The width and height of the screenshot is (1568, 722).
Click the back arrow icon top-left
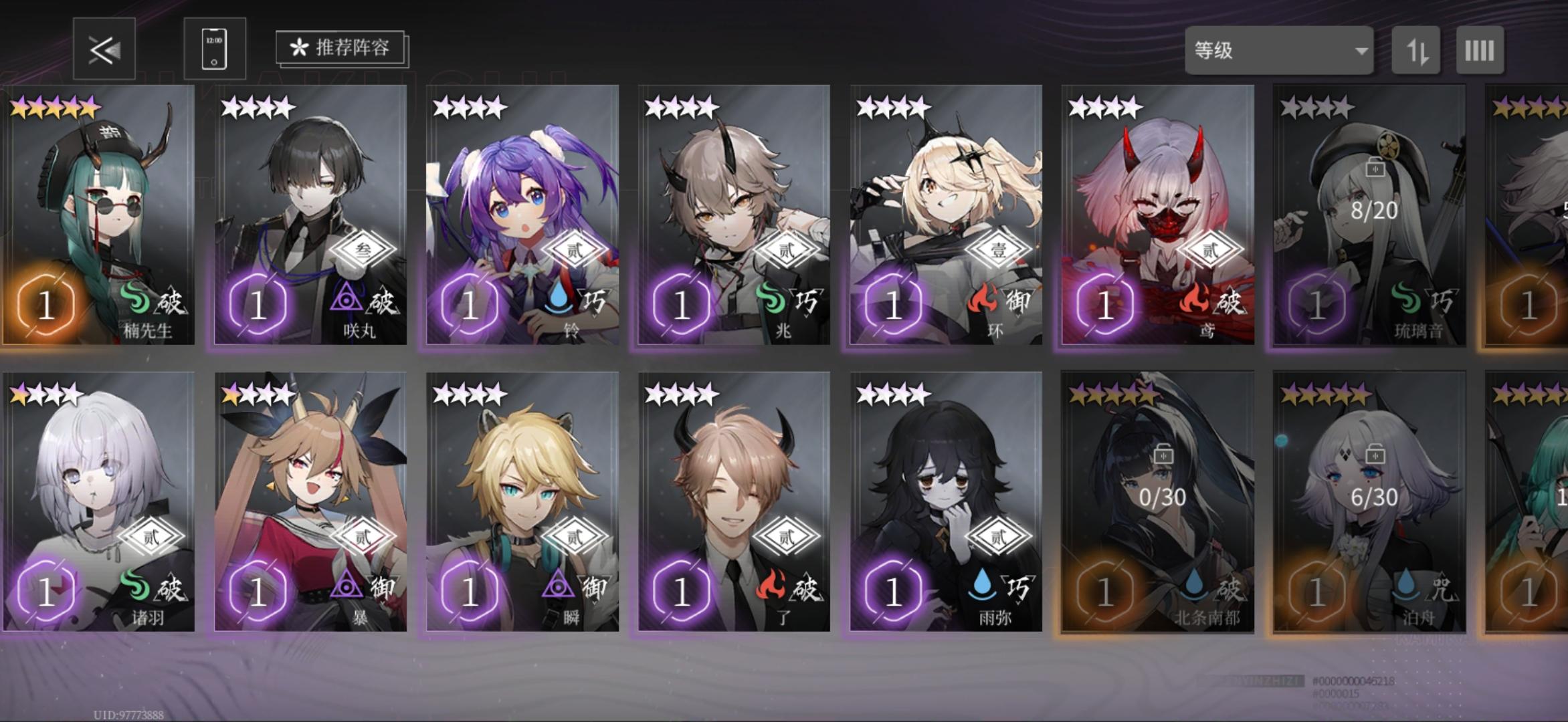(x=104, y=49)
